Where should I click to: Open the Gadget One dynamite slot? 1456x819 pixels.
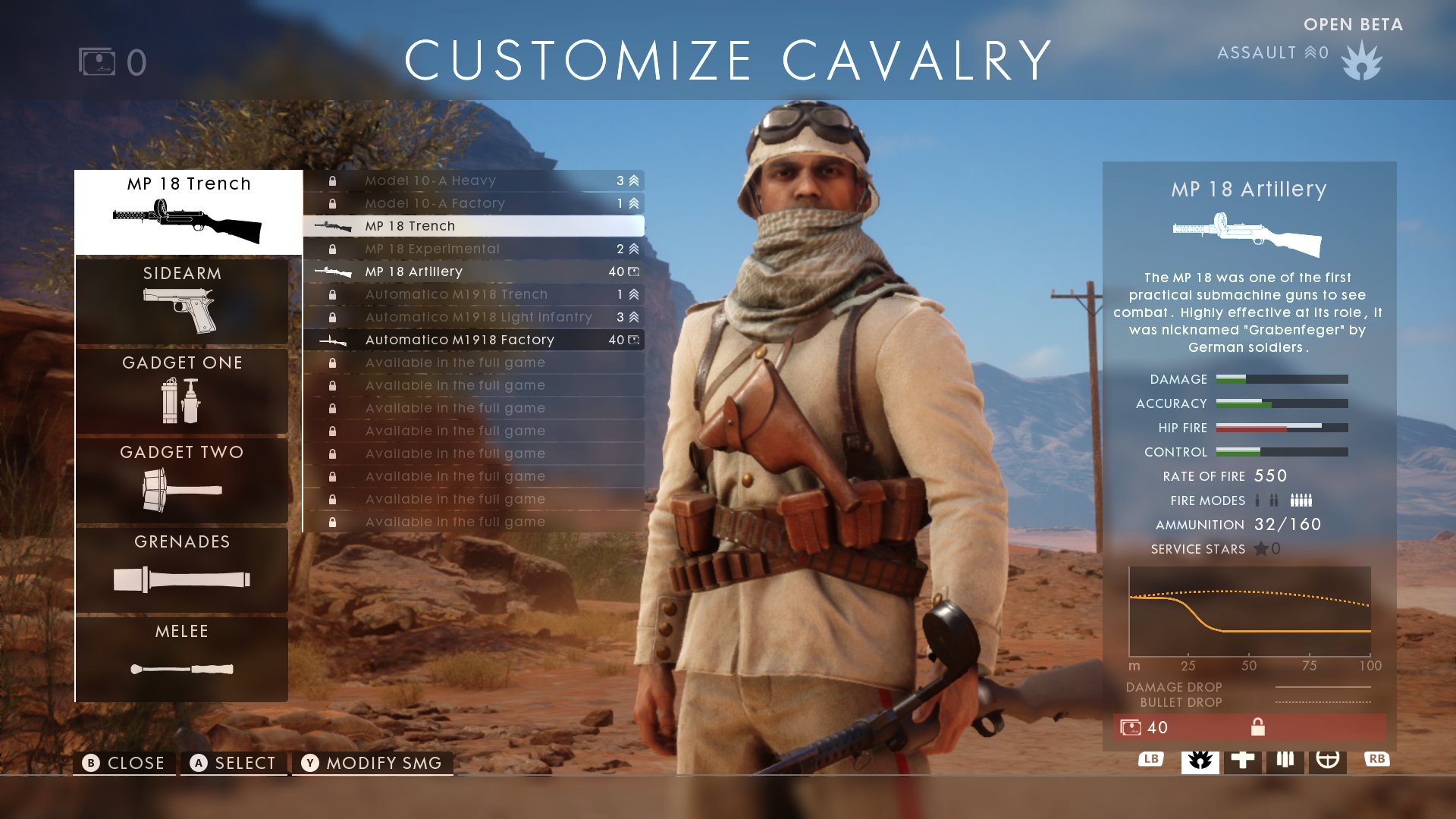(182, 390)
